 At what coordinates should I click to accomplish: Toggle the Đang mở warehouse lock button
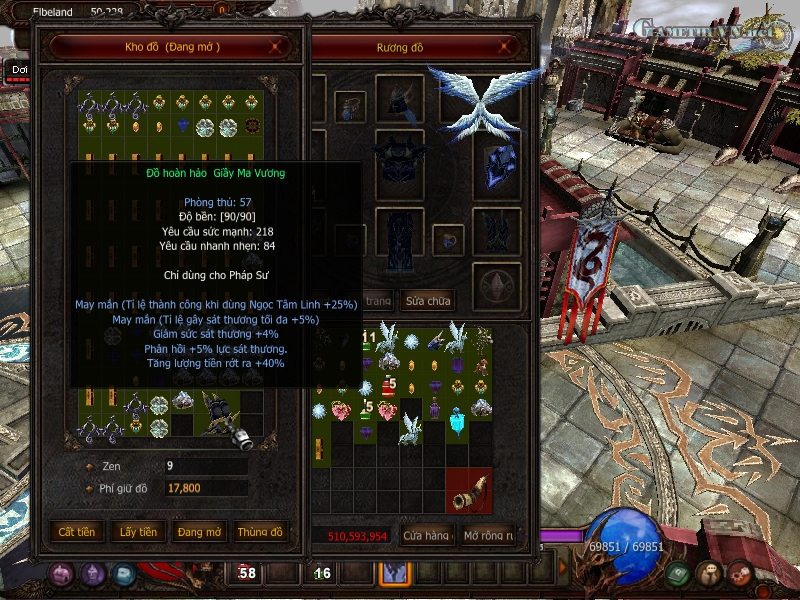[200, 532]
